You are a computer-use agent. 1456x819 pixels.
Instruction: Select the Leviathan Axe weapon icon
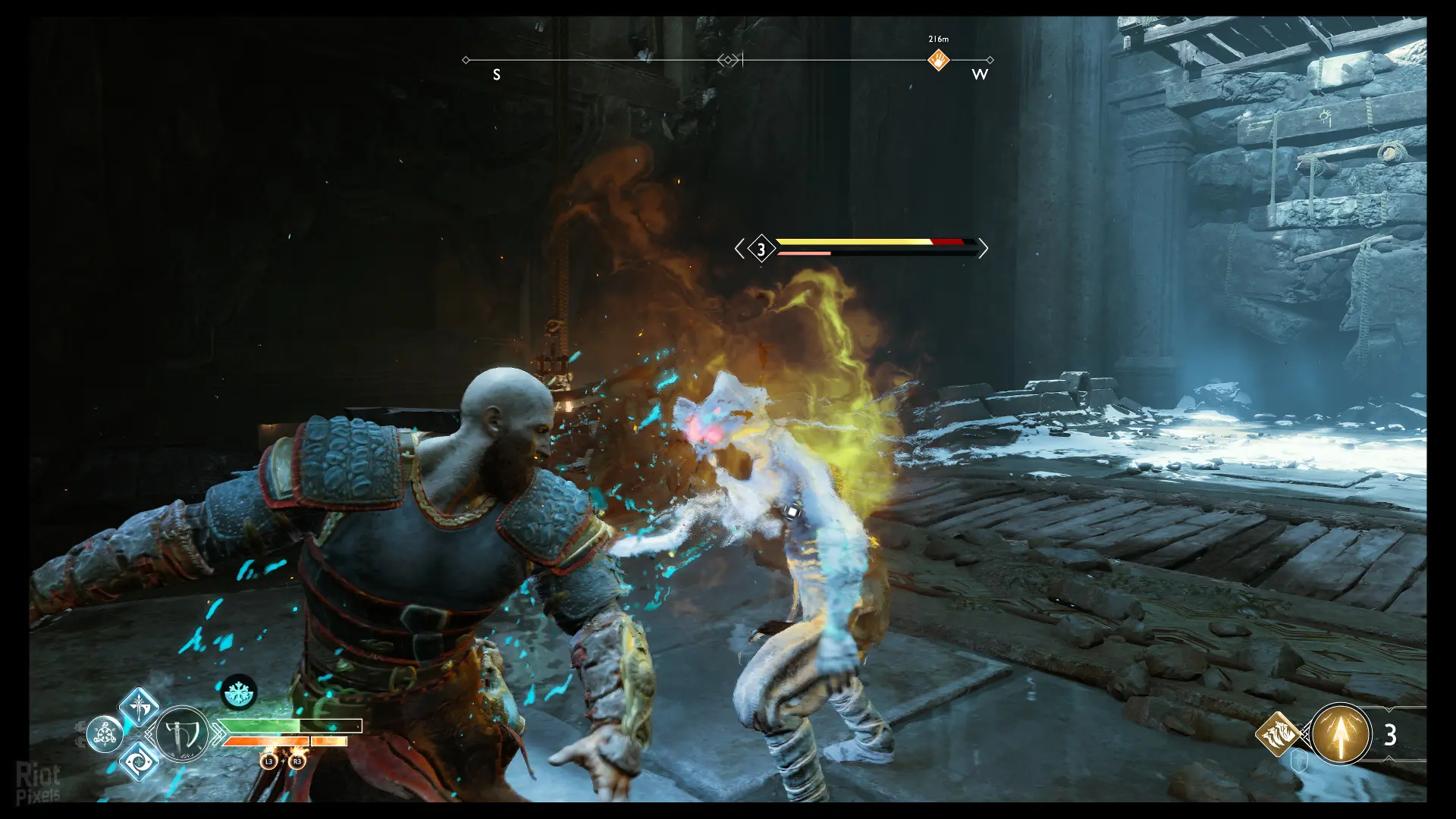tap(182, 734)
